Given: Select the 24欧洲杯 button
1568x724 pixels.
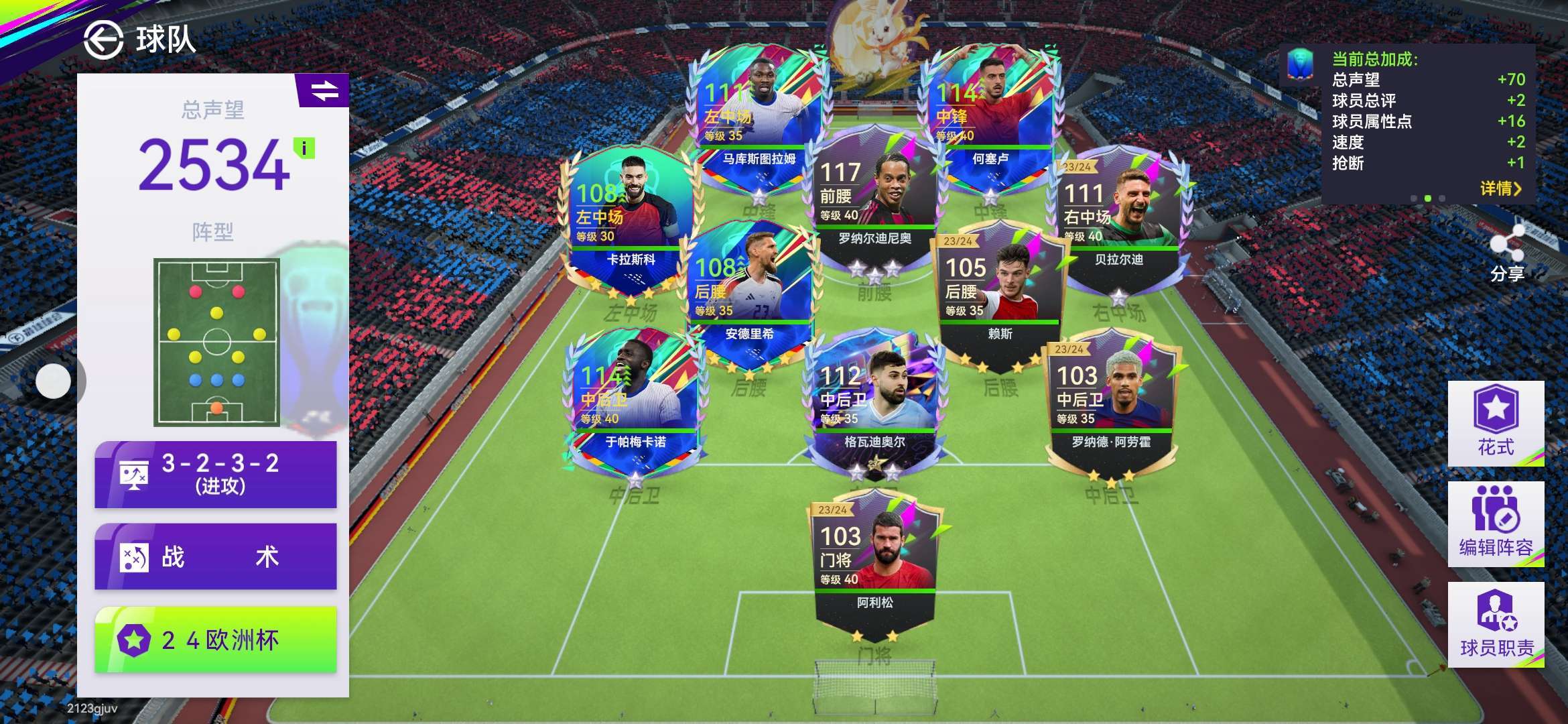Looking at the screenshot, I should pos(216,640).
